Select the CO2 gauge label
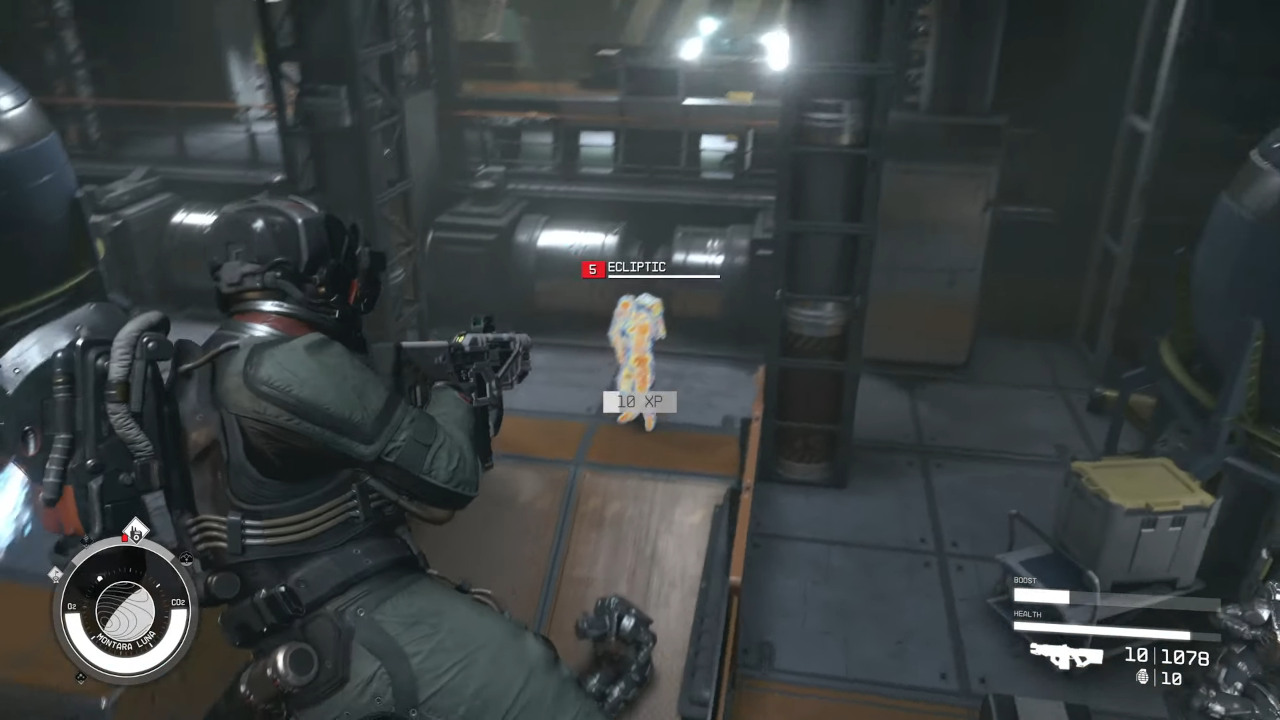1280x720 pixels. 178,602
